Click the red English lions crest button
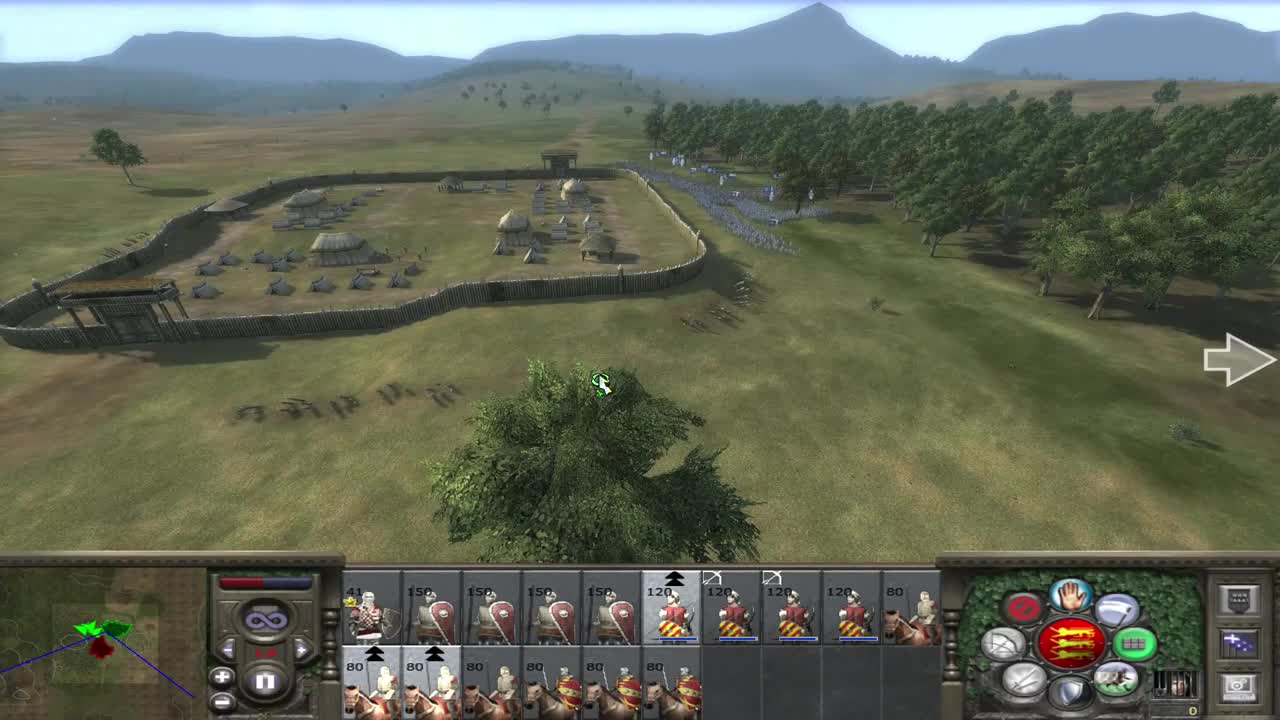The image size is (1280, 720). coord(1072,643)
